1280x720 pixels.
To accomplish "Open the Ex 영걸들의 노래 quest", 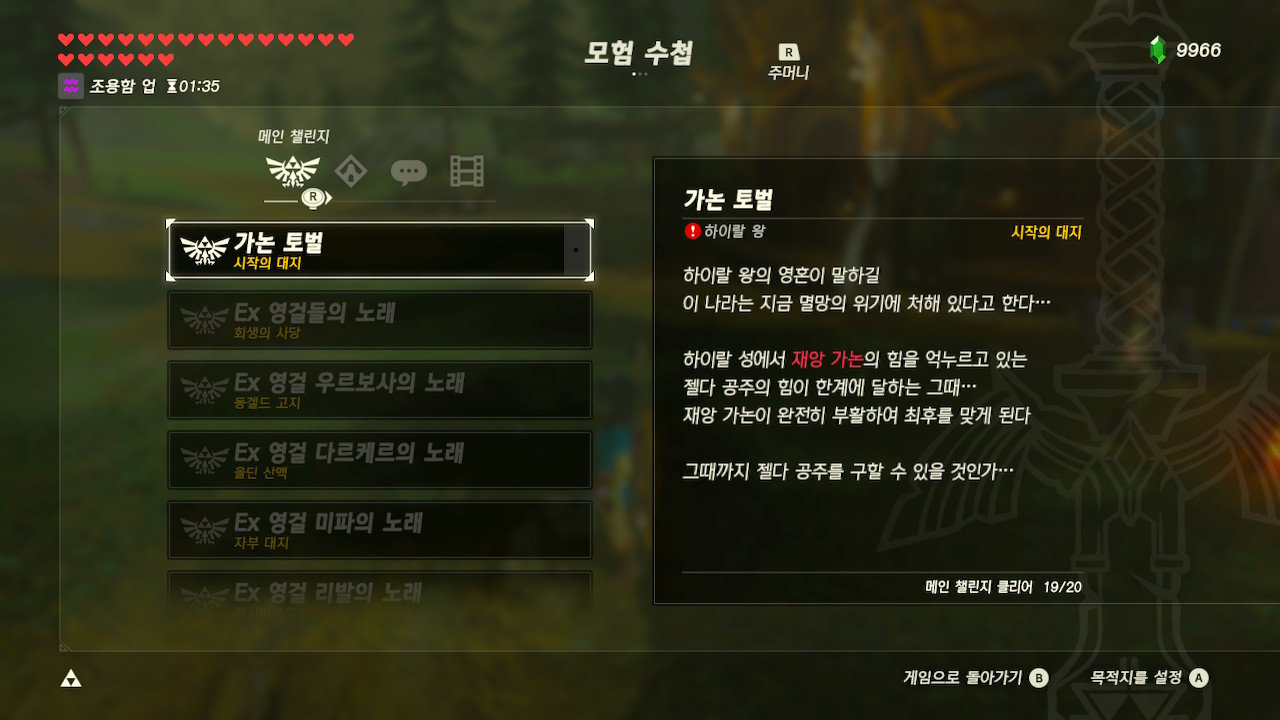I will coord(380,318).
